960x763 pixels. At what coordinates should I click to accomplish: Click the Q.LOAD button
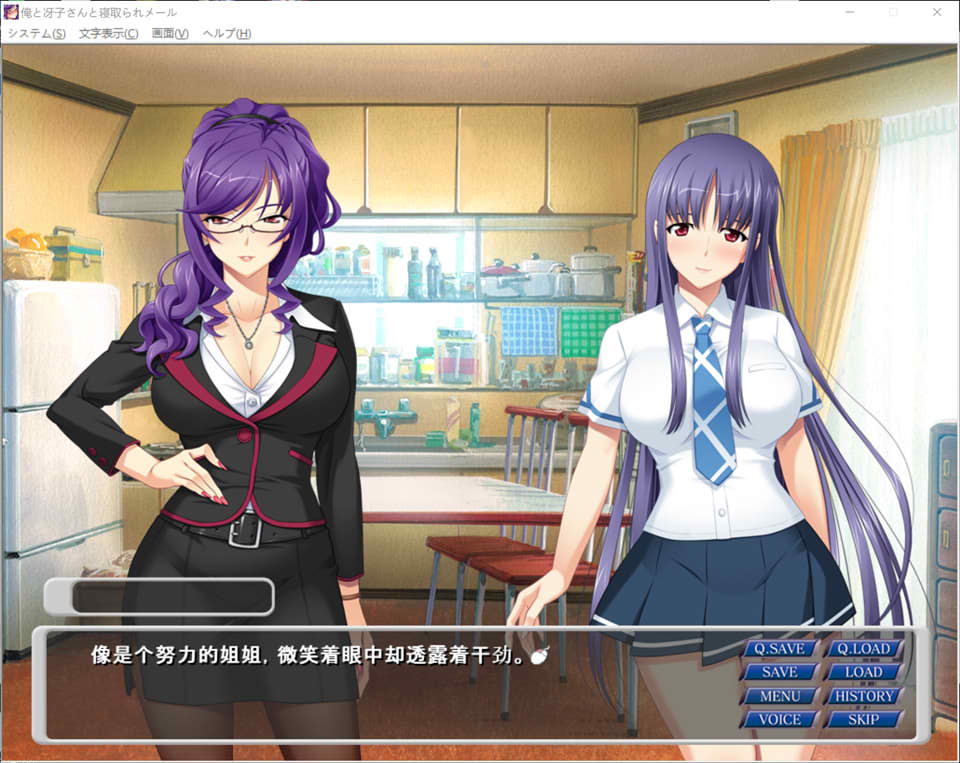tap(864, 649)
